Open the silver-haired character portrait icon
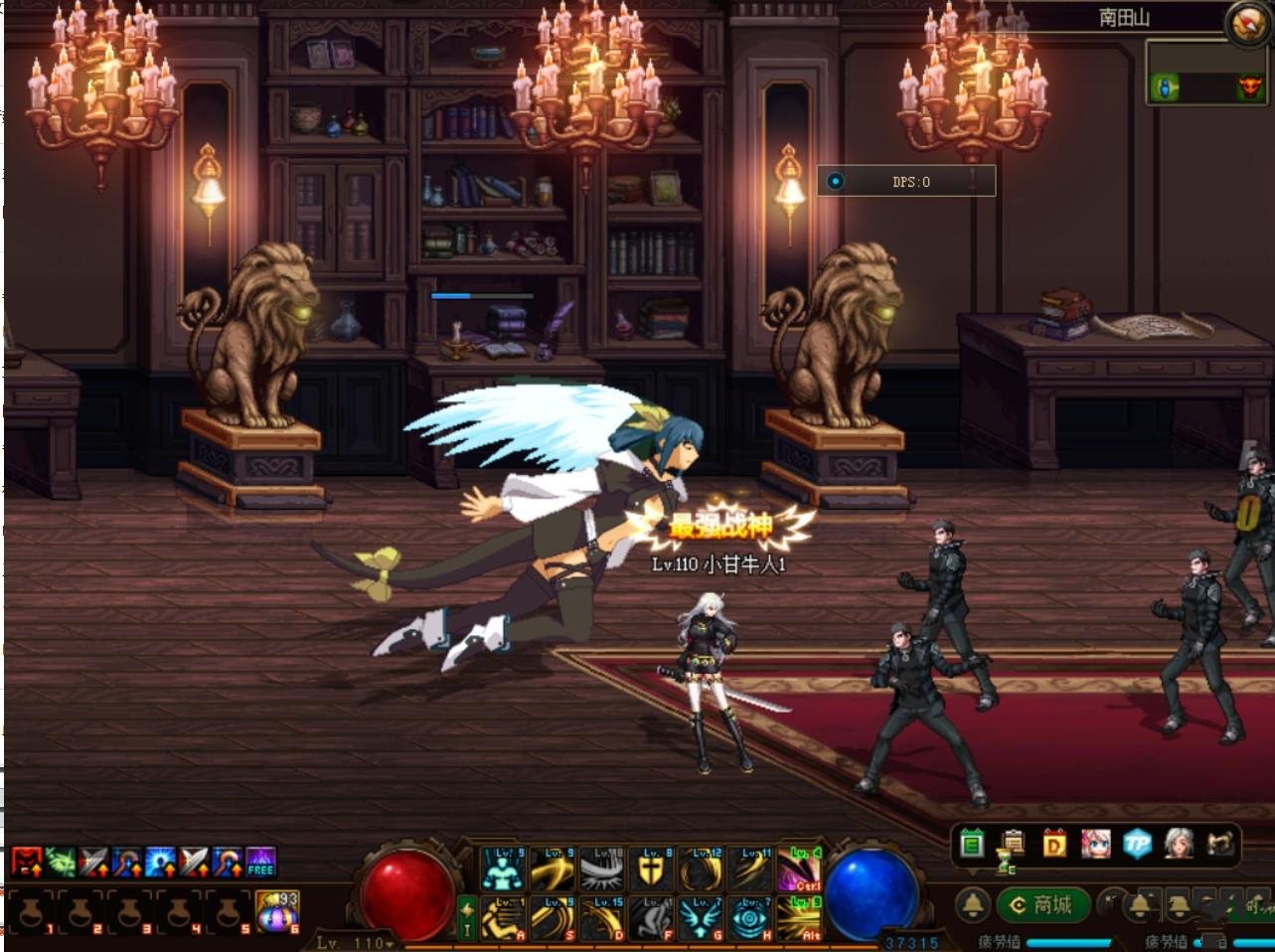 (1179, 845)
